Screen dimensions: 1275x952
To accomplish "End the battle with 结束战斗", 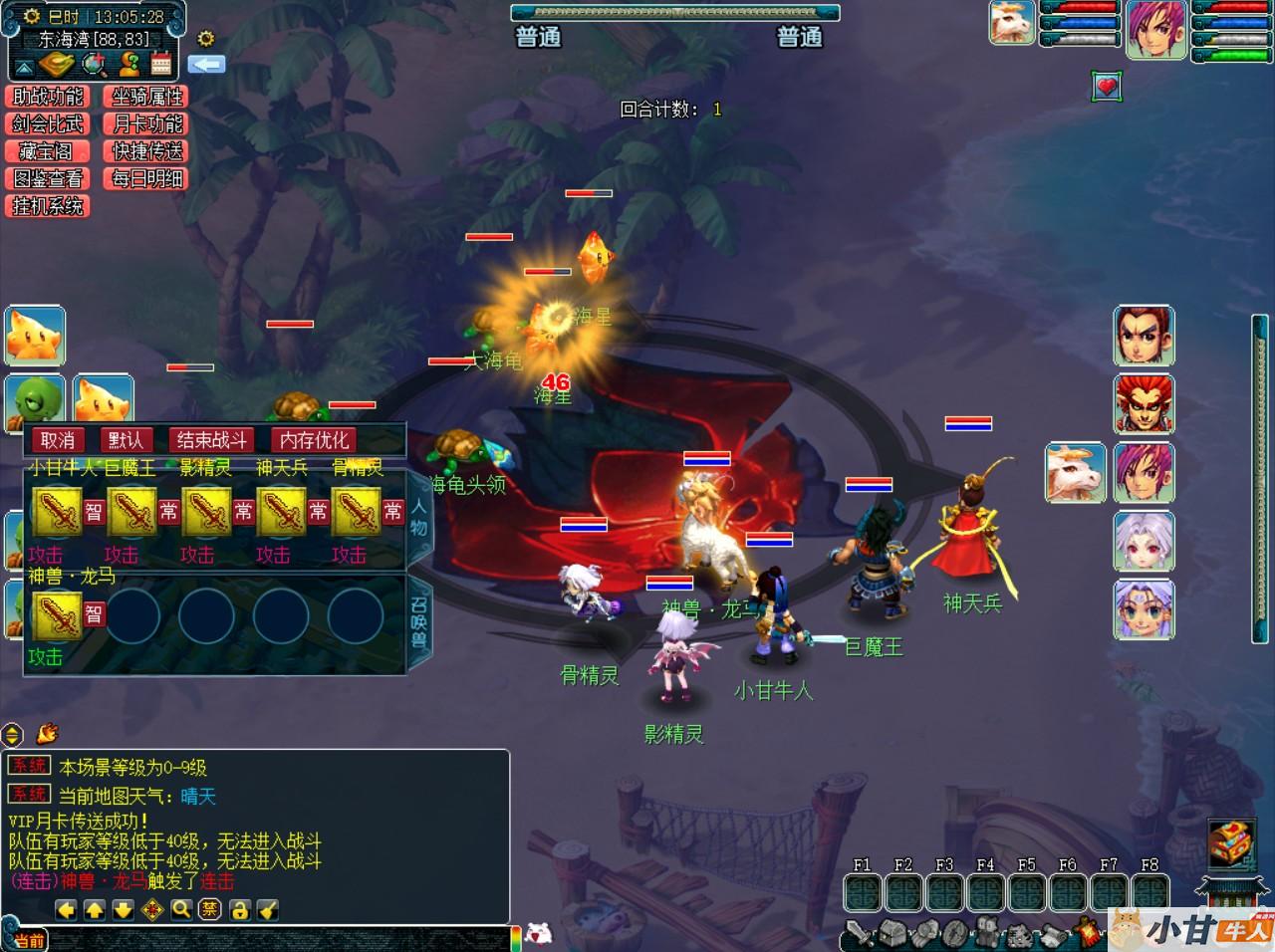I will 211,440.
